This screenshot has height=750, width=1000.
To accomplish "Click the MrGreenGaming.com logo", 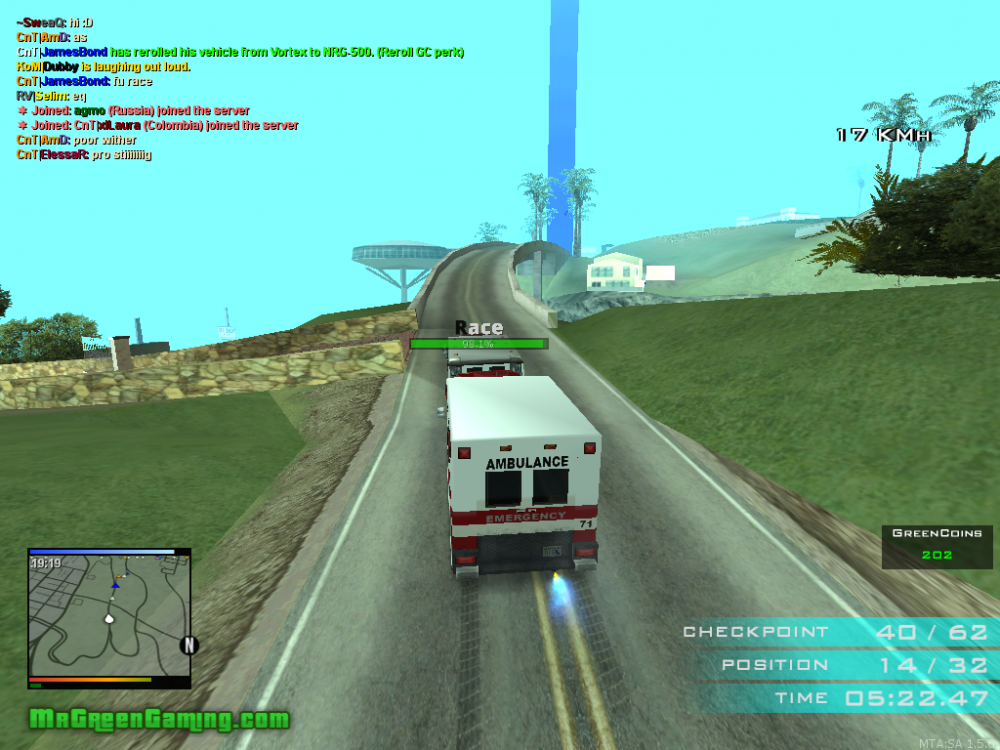I will coord(159,719).
